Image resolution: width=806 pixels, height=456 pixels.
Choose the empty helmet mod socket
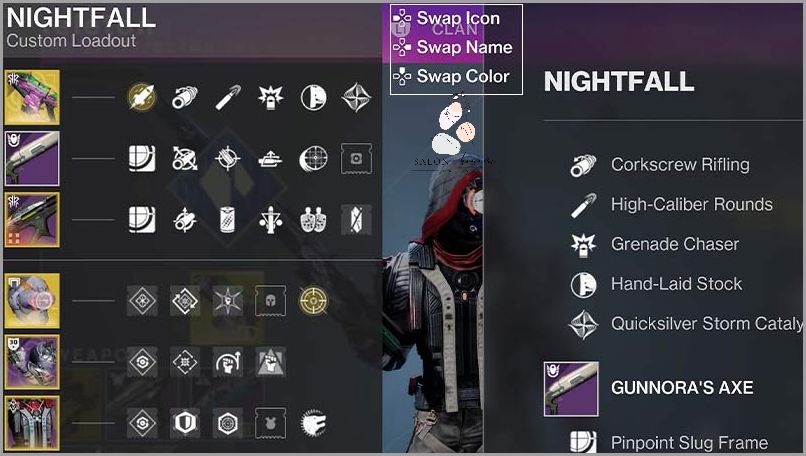270,300
